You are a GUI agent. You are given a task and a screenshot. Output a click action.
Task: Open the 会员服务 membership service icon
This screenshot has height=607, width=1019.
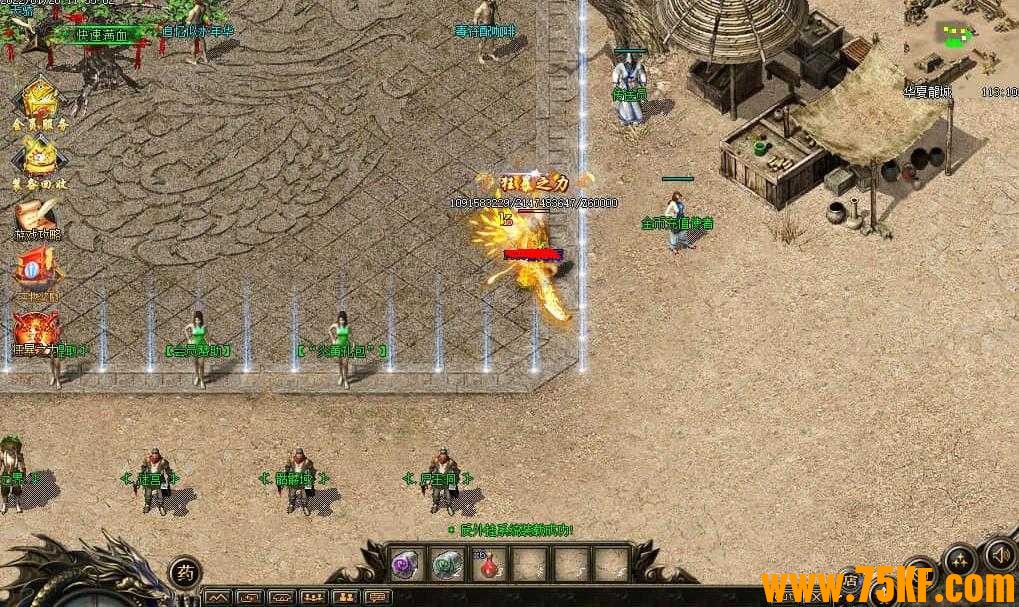pos(39,101)
